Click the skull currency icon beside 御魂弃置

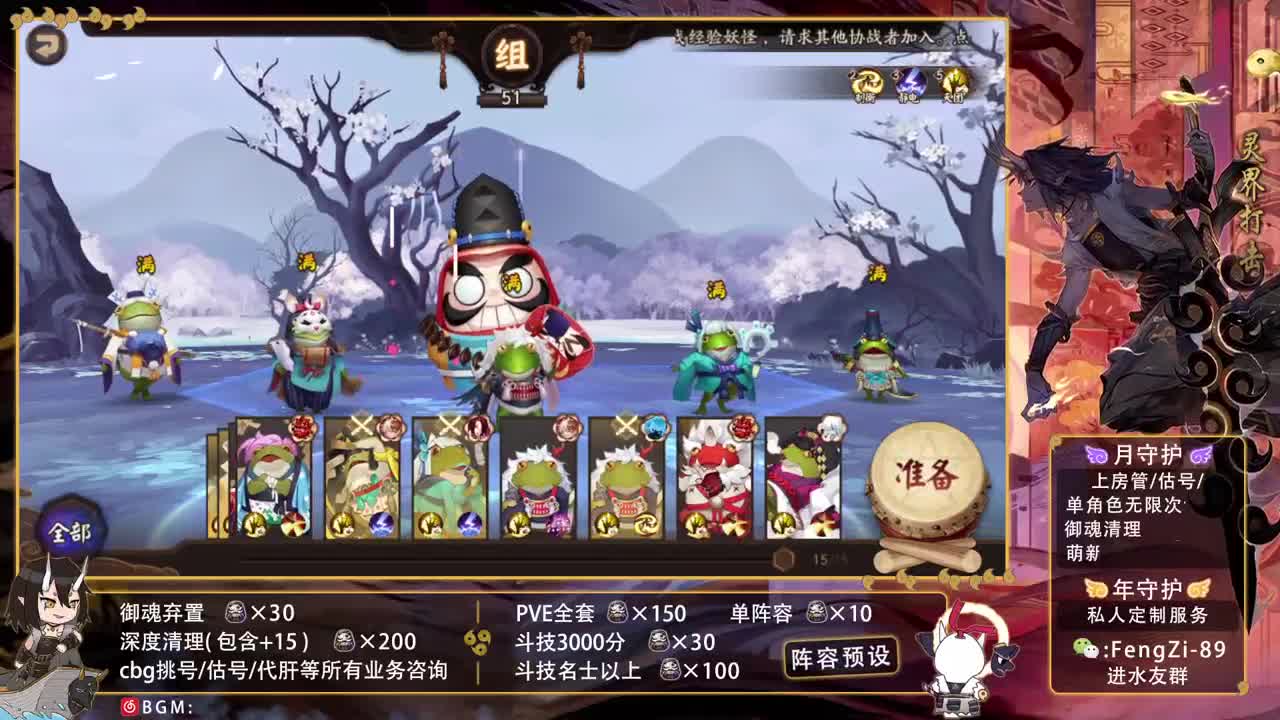[236, 614]
